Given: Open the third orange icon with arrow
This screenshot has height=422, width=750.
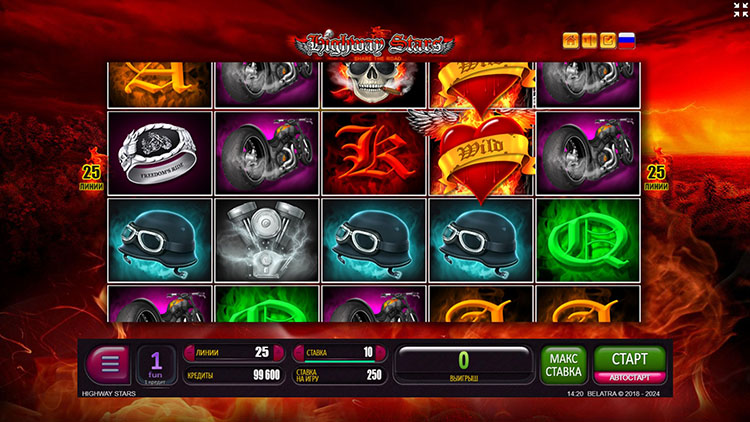Looking at the screenshot, I should click(x=607, y=41).
